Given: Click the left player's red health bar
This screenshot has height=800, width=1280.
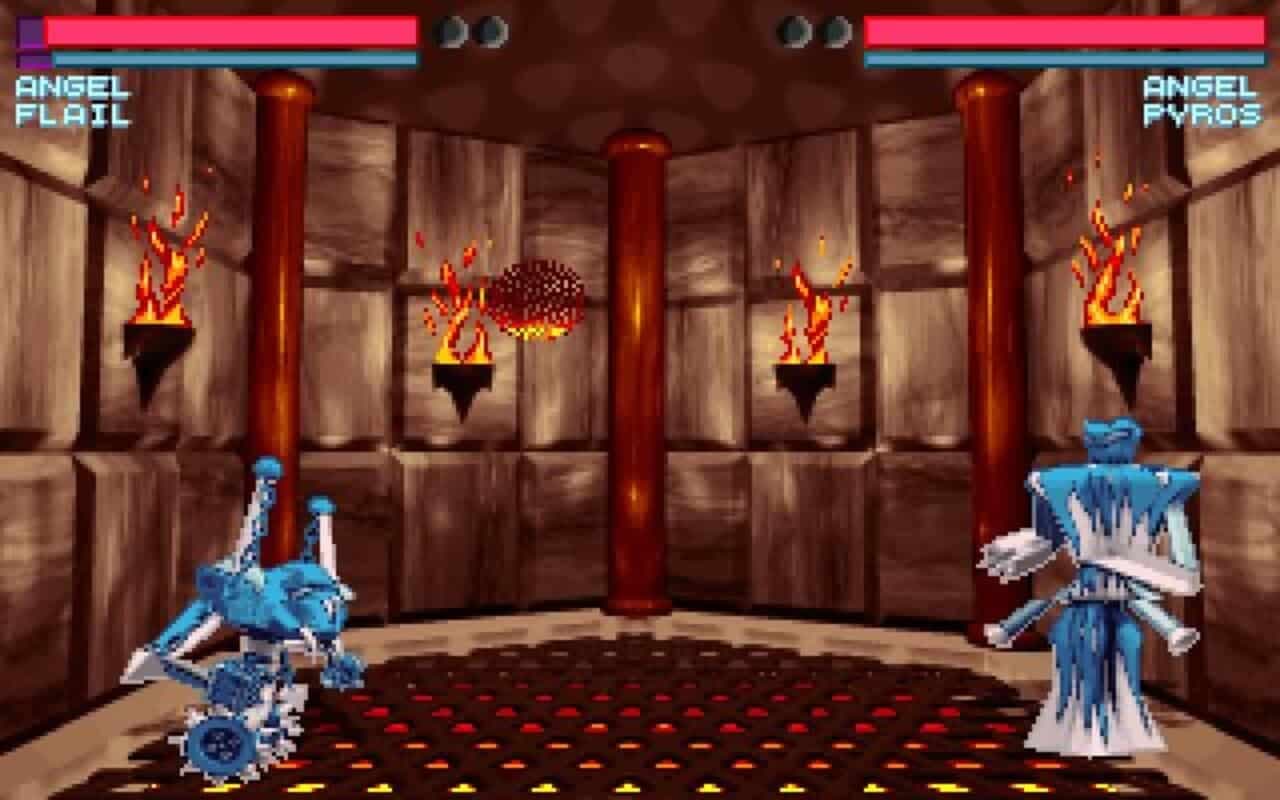Looking at the screenshot, I should click(230, 28).
